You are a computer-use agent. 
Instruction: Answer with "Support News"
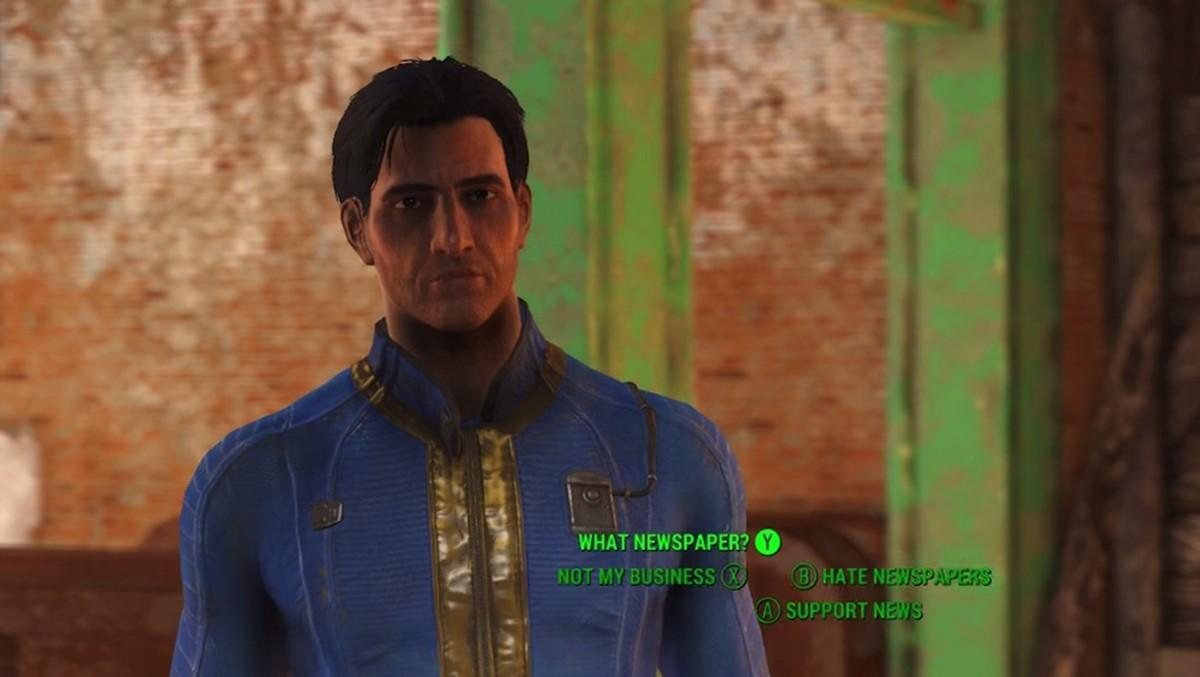pos(853,610)
